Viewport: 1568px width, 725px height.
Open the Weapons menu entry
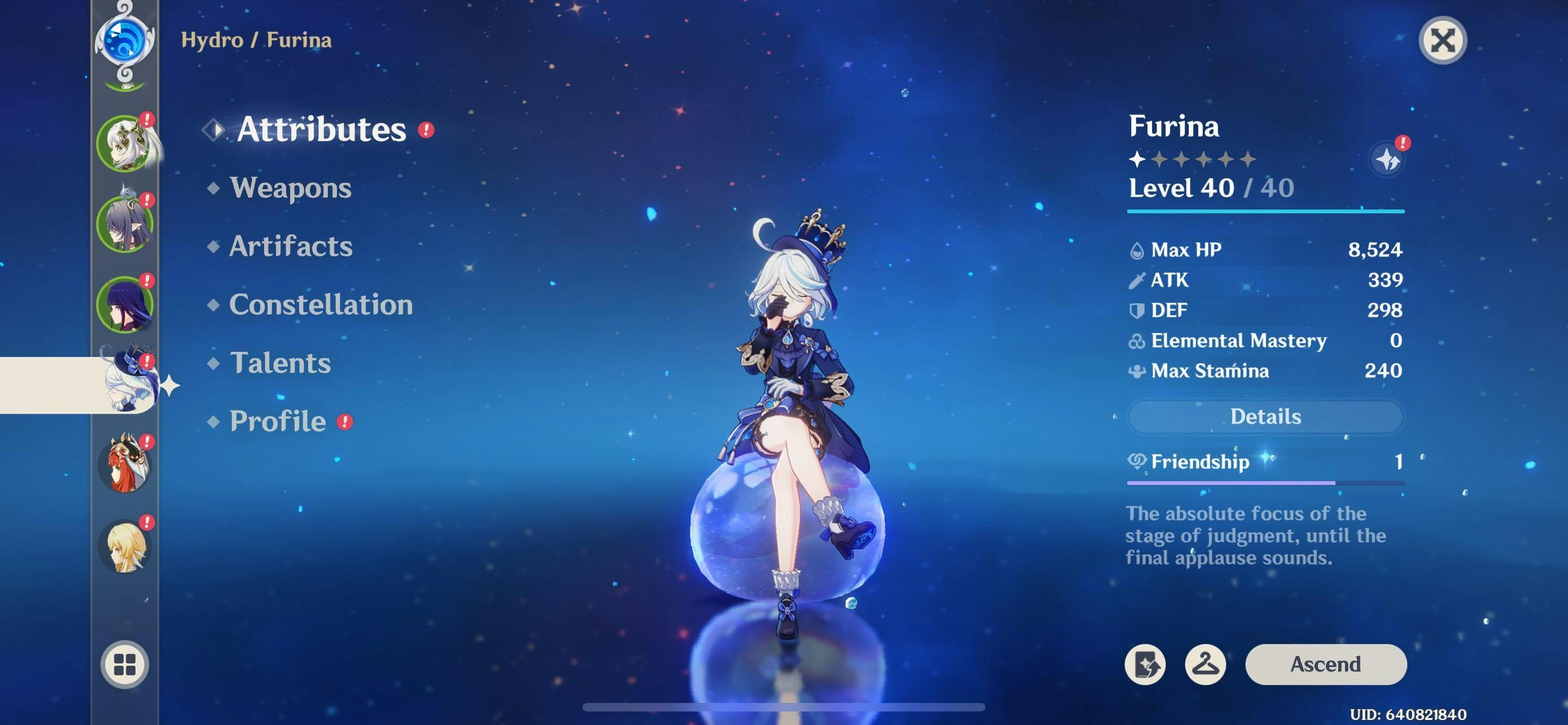pos(290,187)
